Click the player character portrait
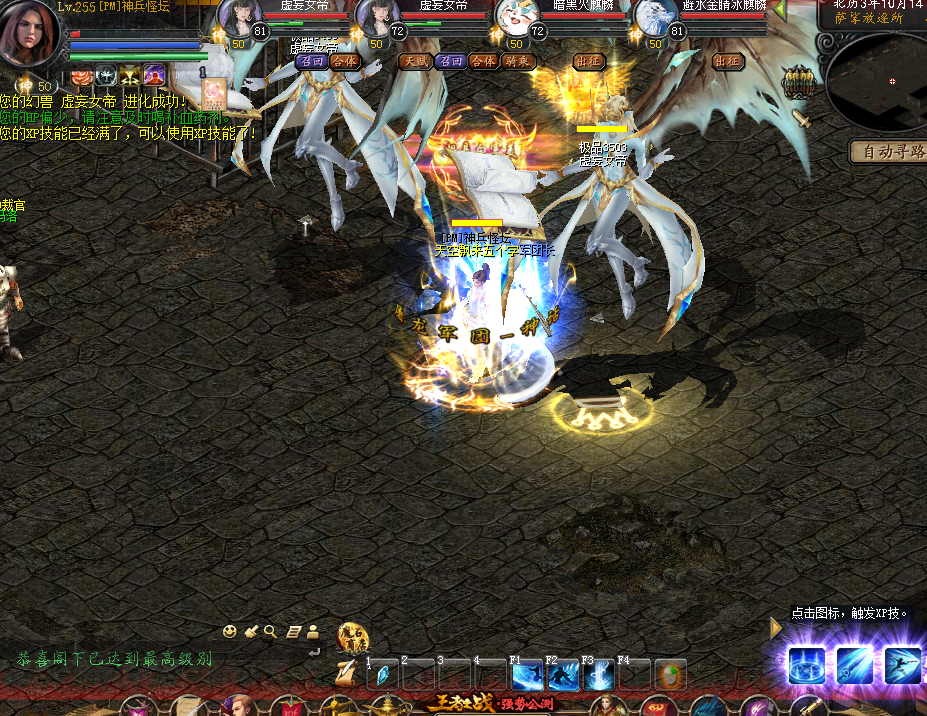 coord(30,32)
